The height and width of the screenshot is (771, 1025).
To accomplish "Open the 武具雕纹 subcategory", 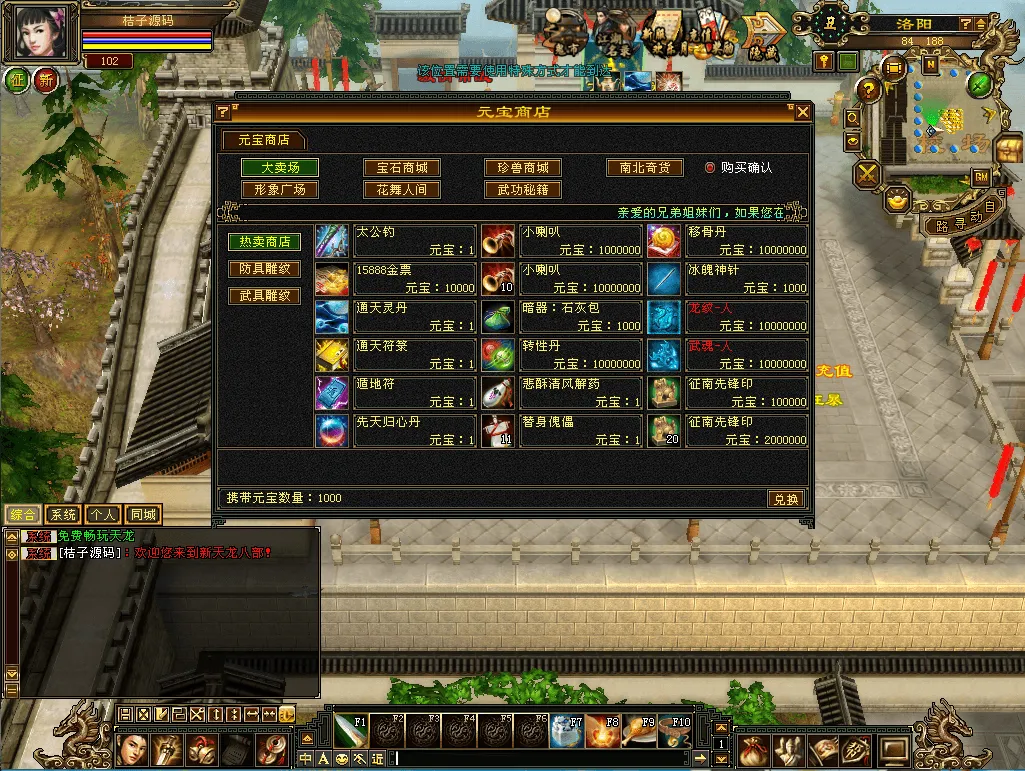I will (x=264, y=296).
